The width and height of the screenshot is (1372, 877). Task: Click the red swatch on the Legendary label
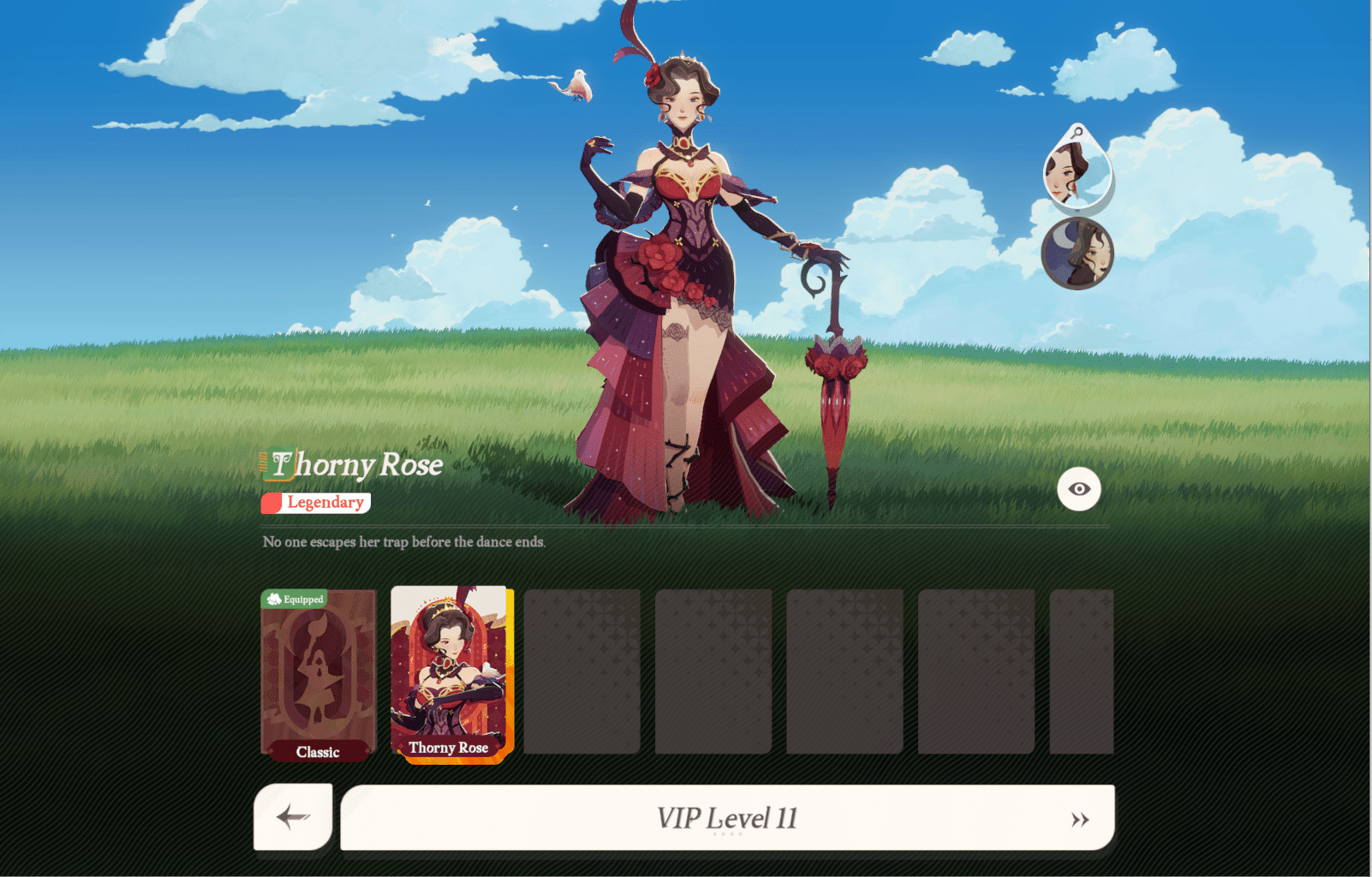pos(272,503)
